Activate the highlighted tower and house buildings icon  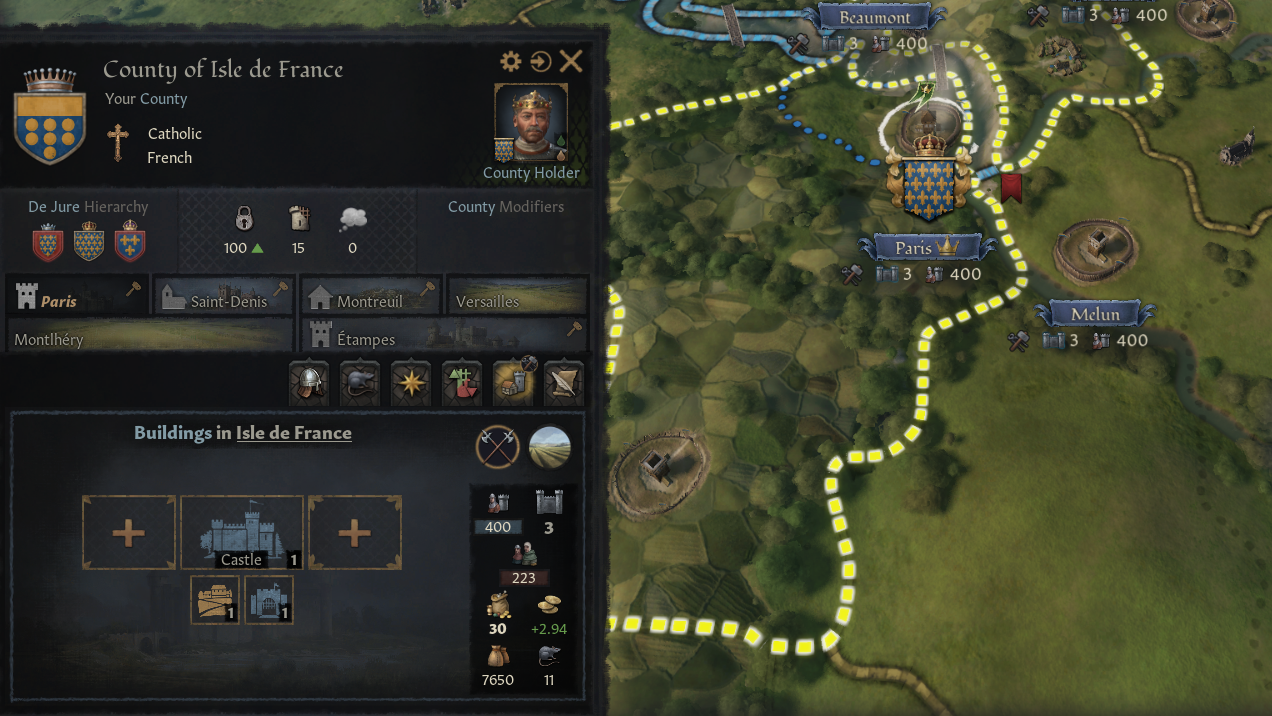coord(513,384)
